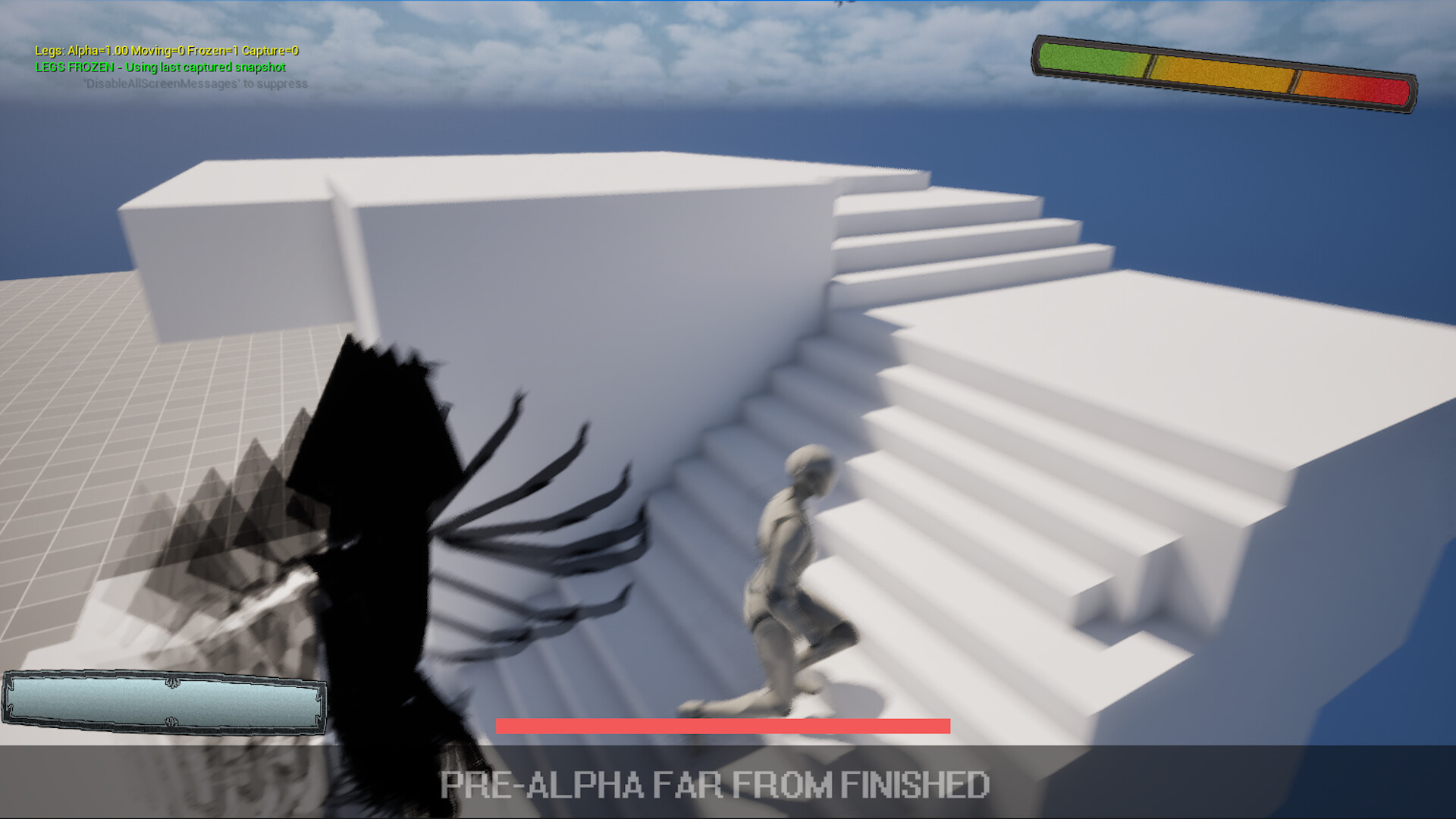
Task: Expand the Legs debug message line
Action: click(x=167, y=52)
